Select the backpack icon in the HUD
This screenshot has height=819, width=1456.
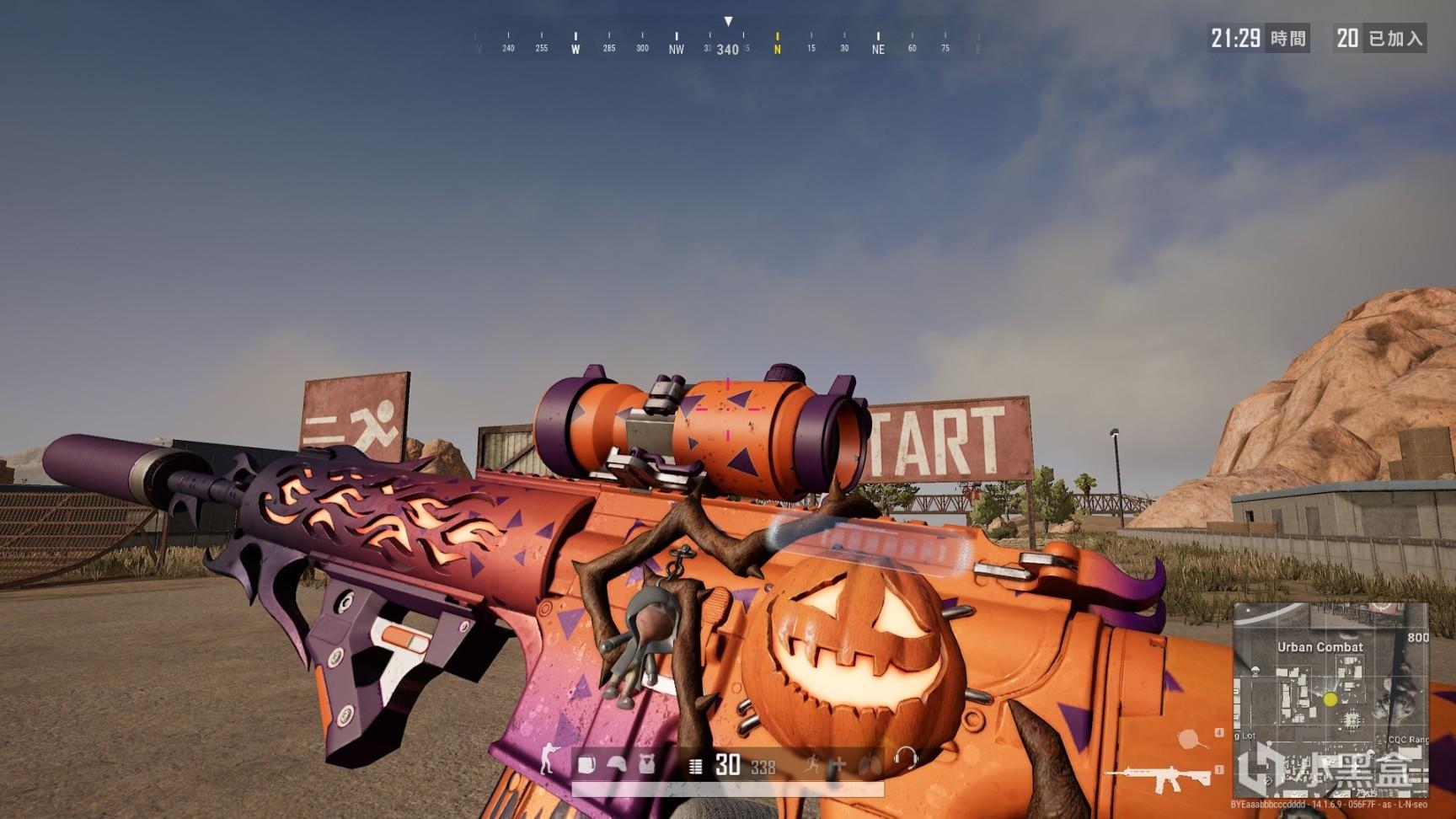587,763
